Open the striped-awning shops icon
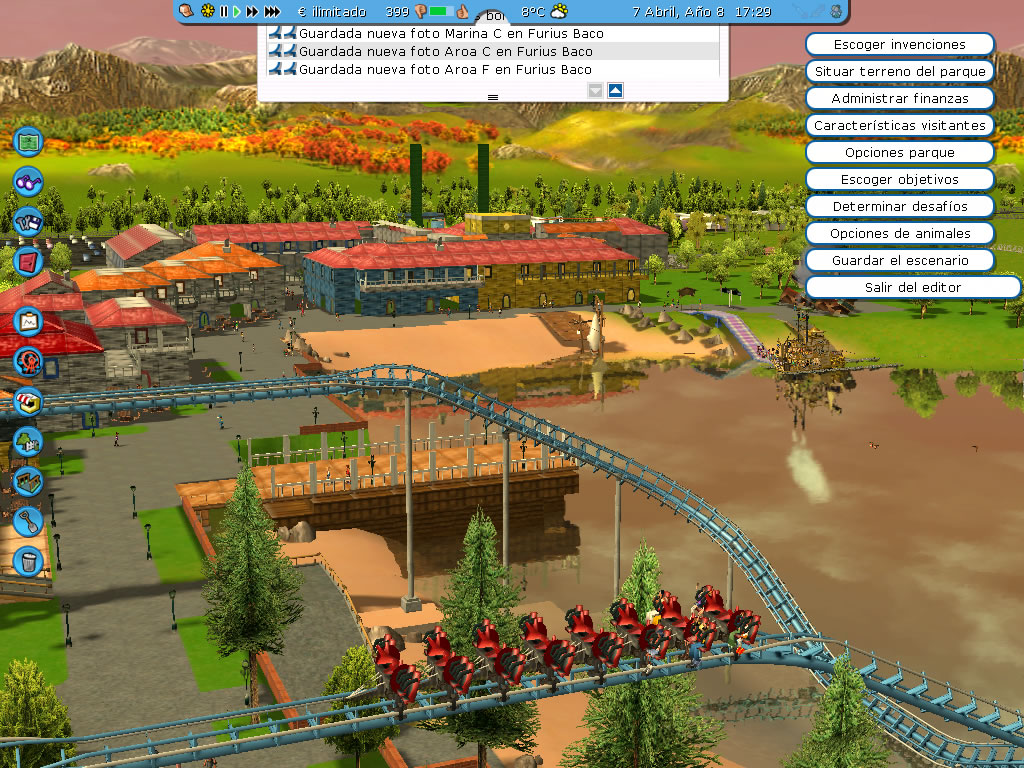 click(x=28, y=401)
